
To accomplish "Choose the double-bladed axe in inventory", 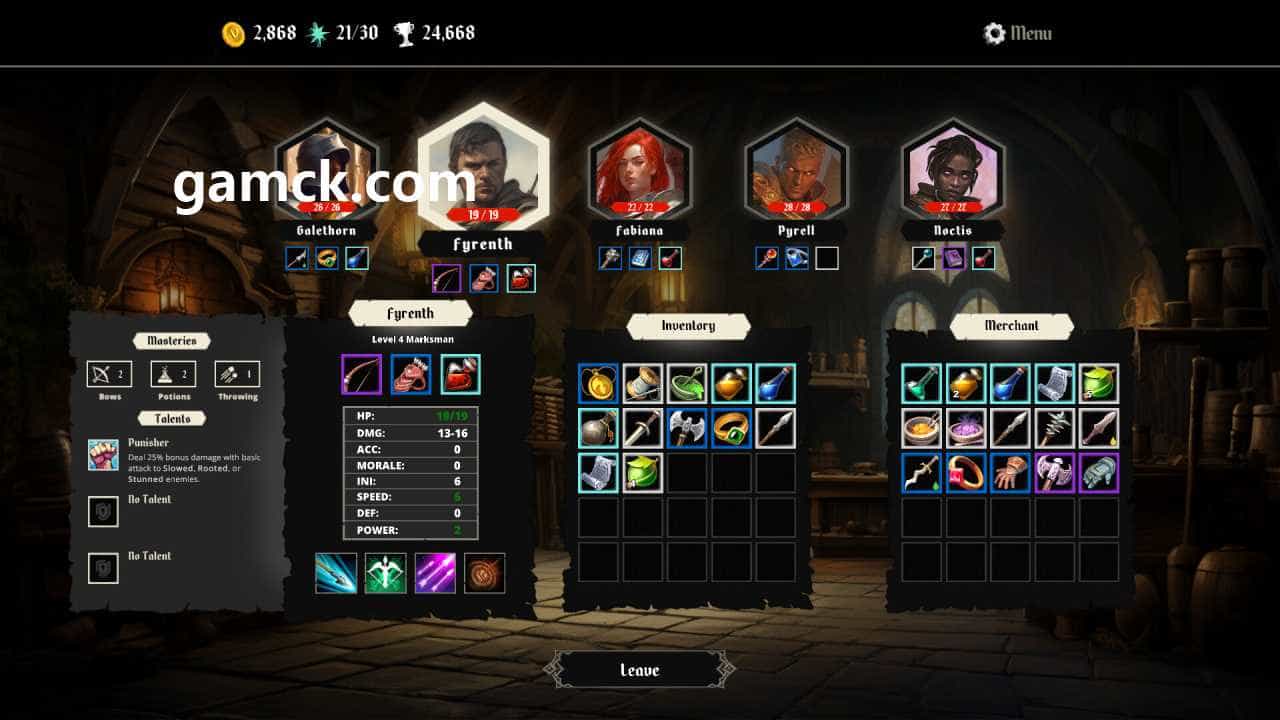I will (687, 428).
